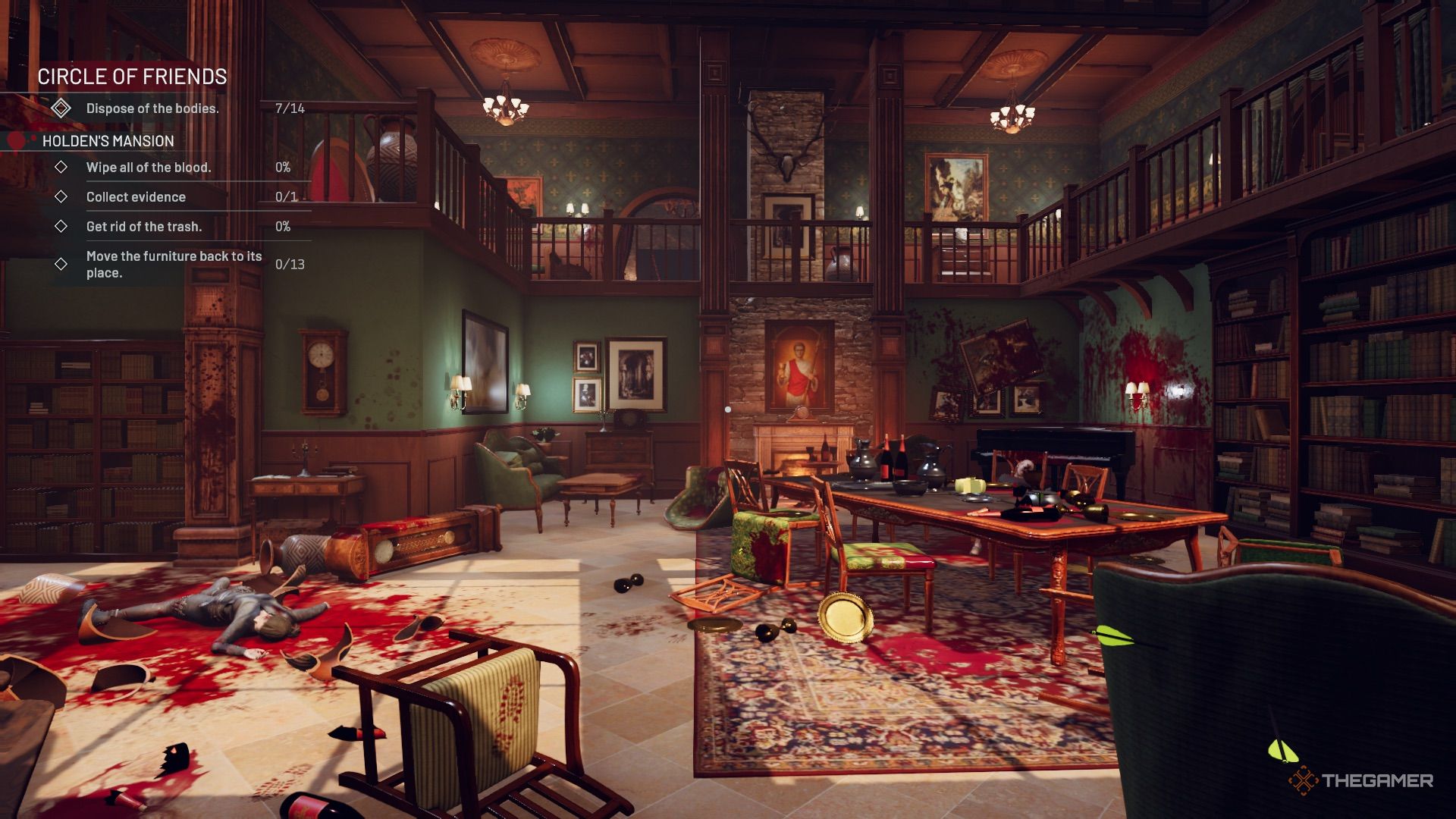Click the TheGamer watermark logo
Image resolution: width=1456 pixels, height=819 pixels.
point(1360,780)
